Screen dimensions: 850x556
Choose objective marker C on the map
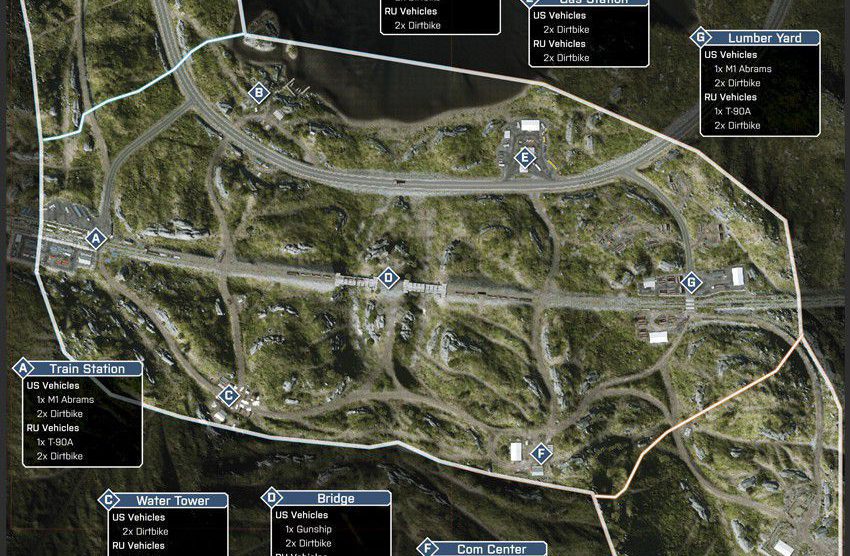tap(229, 395)
